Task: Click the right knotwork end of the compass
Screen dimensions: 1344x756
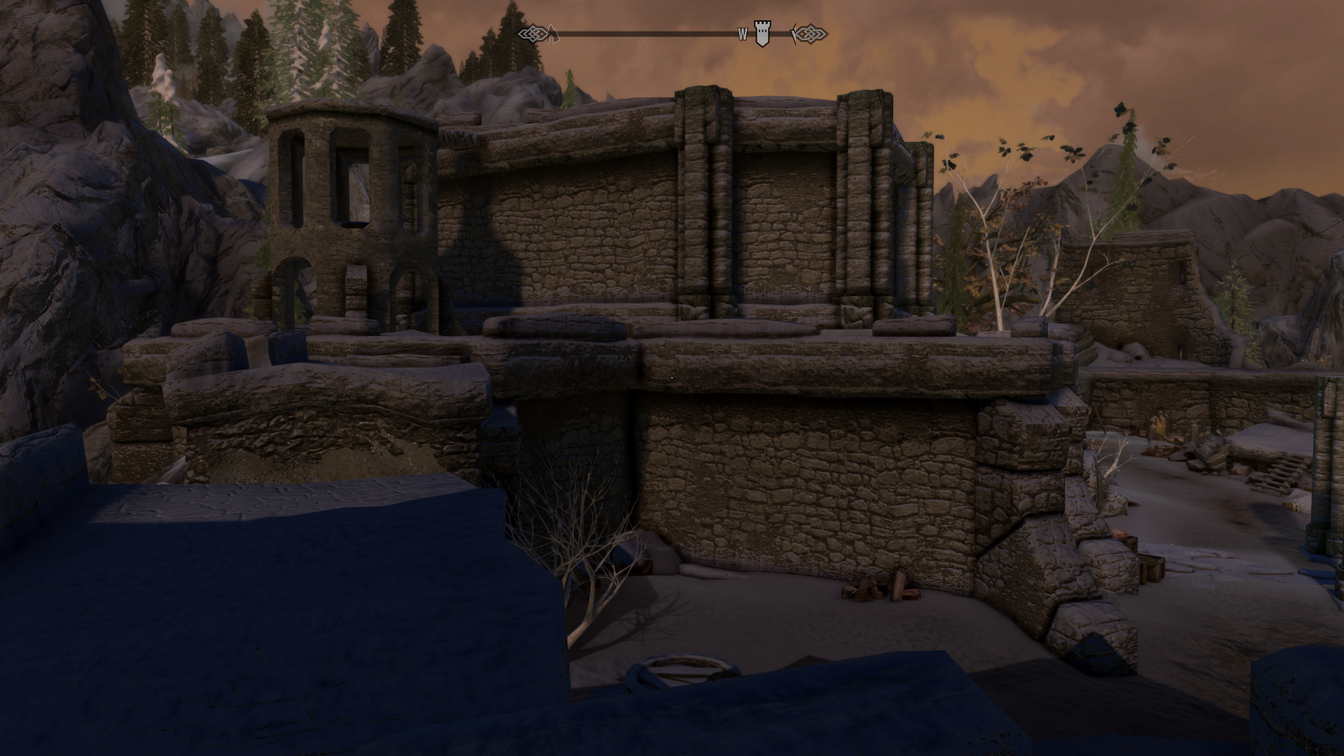Action: pyautogui.click(x=810, y=33)
